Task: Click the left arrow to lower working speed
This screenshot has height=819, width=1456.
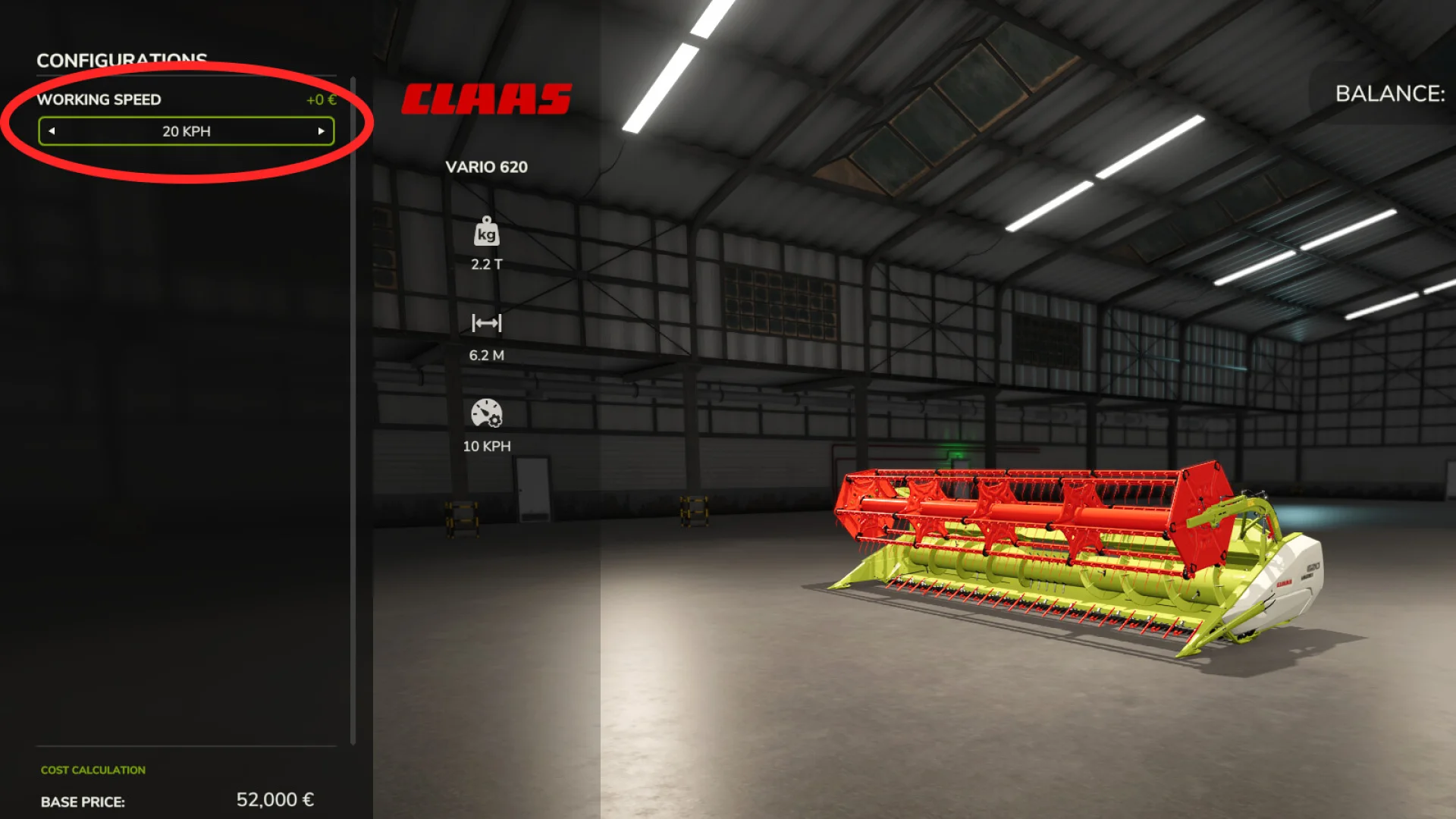Action: point(52,131)
